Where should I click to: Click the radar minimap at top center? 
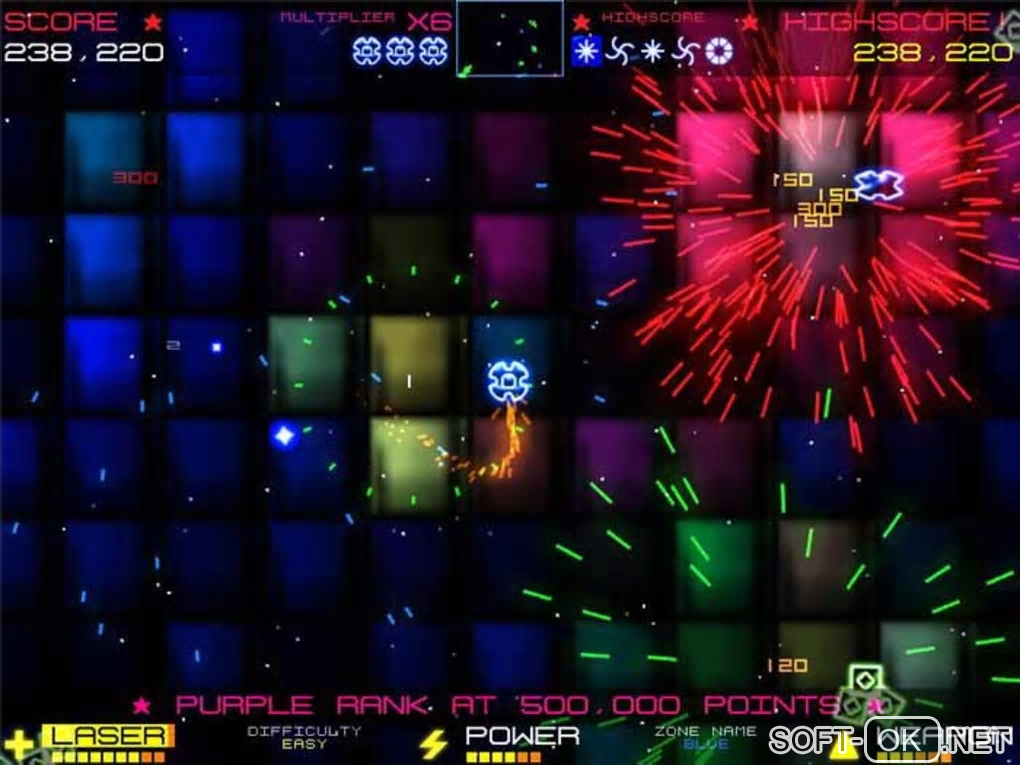(x=509, y=38)
